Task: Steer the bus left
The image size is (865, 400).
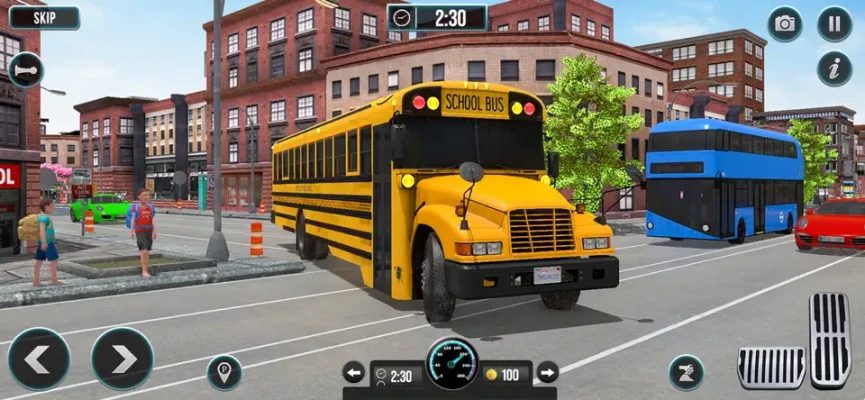Action: coord(38,358)
